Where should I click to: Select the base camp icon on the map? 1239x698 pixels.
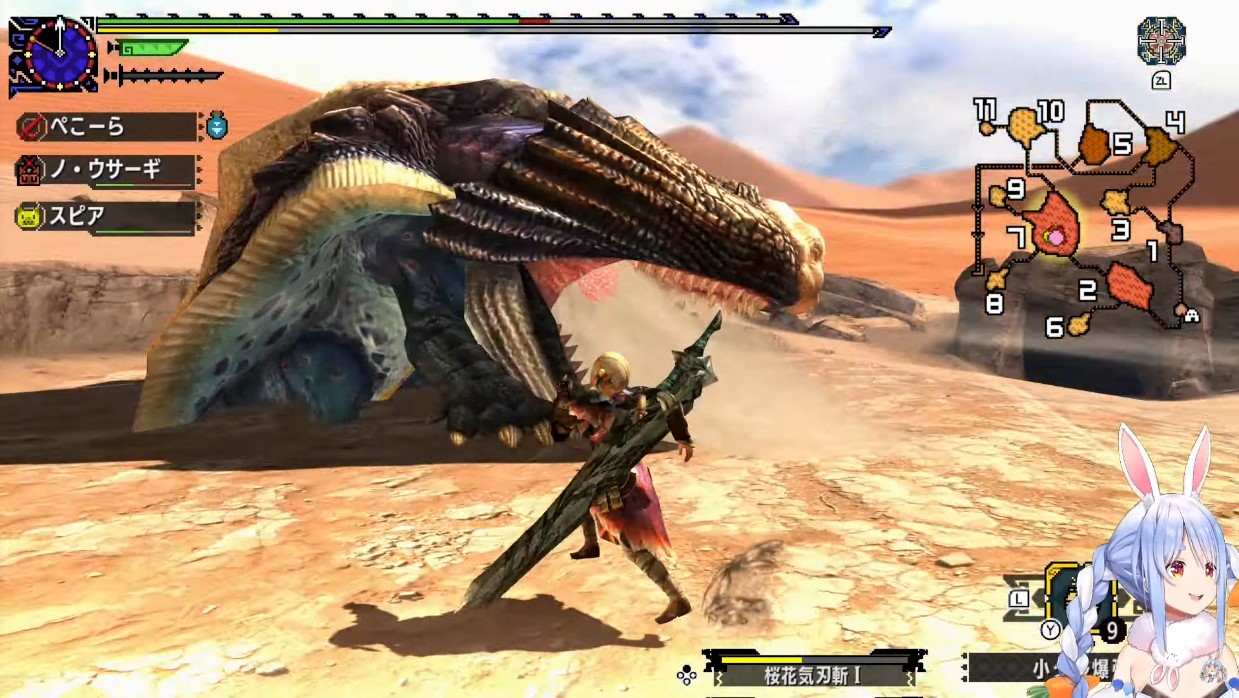coord(1191,313)
